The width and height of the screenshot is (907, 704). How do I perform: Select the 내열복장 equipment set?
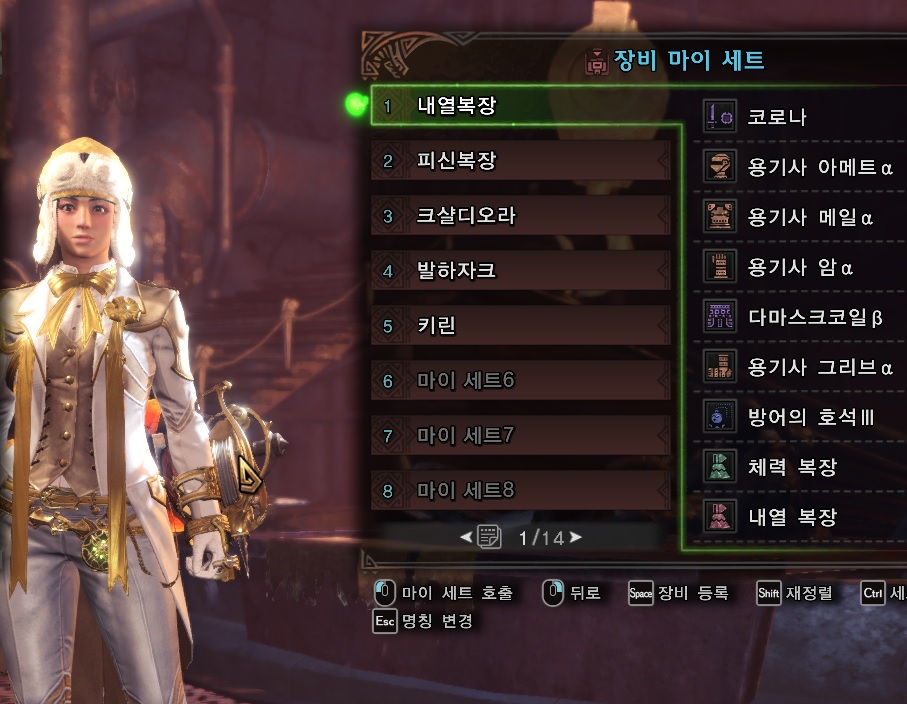[520, 105]
